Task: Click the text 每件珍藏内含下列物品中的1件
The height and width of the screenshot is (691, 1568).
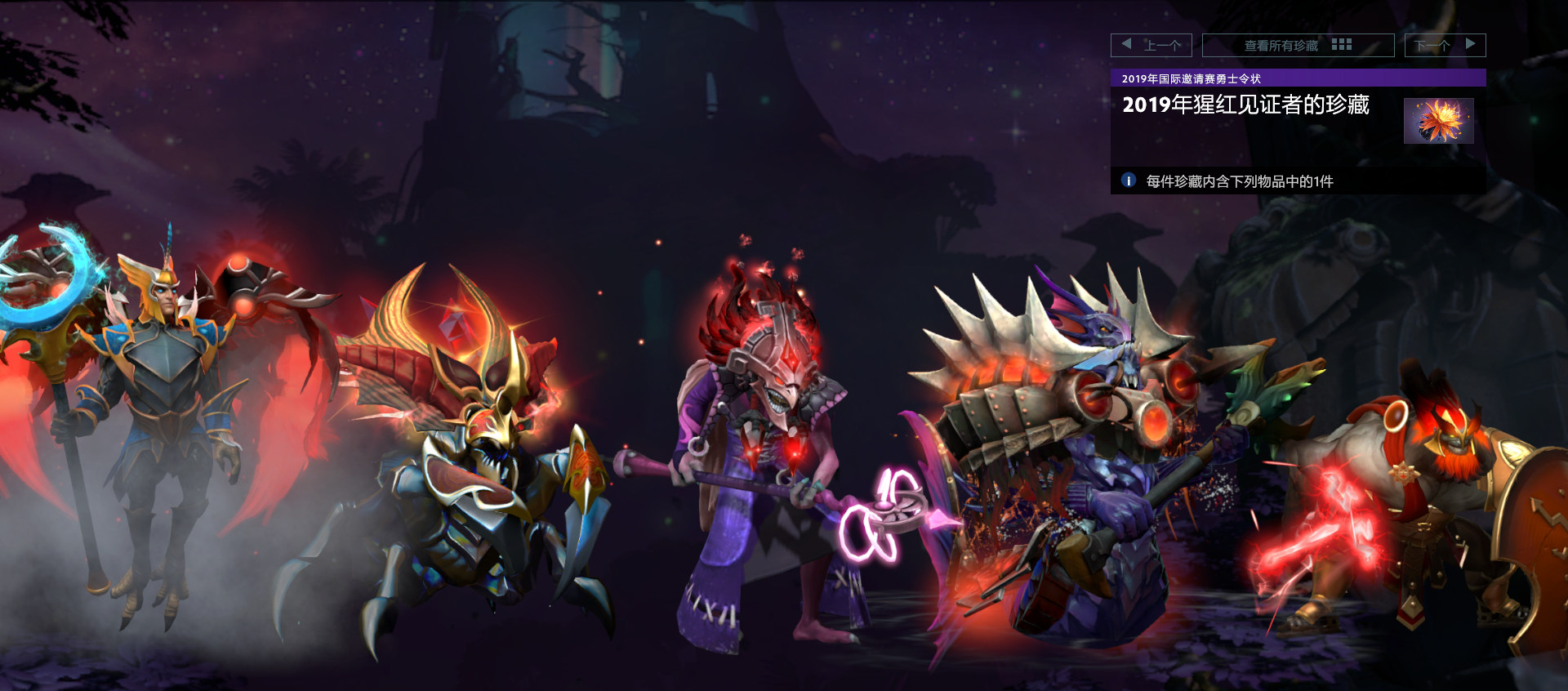Action: 1238,182
